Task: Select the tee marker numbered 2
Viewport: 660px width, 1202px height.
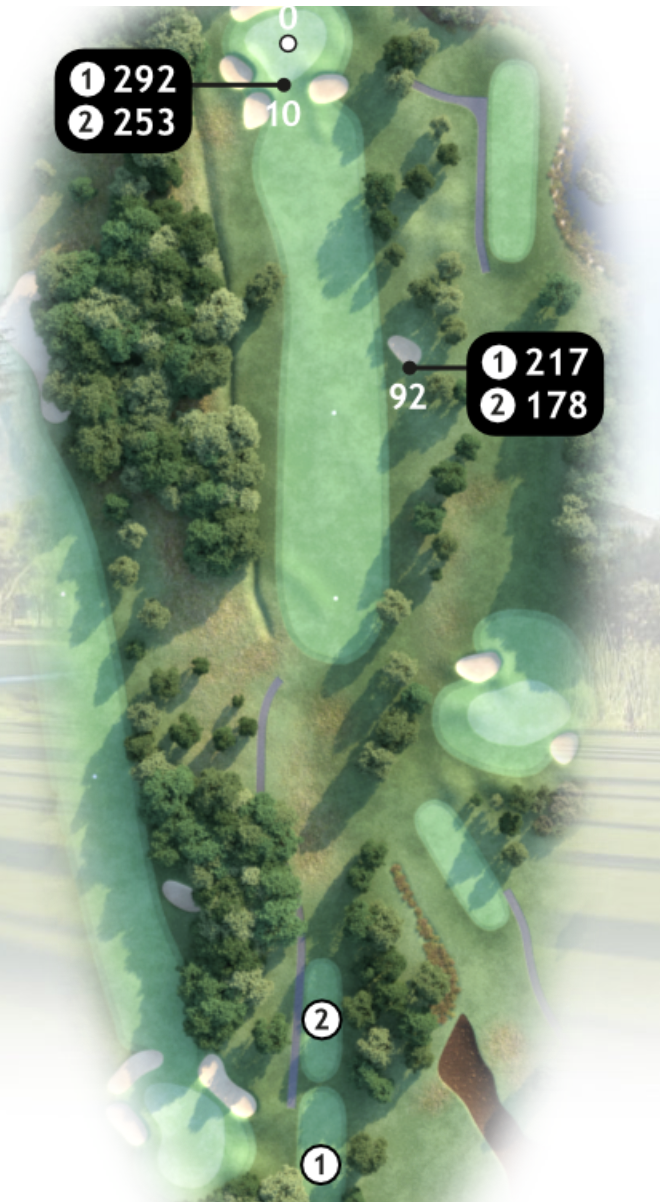Action: [322, 1020]
